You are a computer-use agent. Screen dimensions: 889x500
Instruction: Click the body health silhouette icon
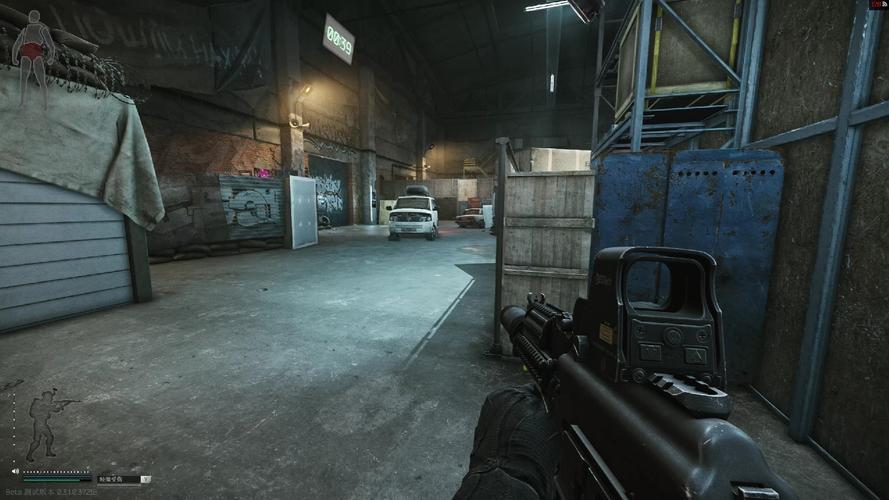34,47
